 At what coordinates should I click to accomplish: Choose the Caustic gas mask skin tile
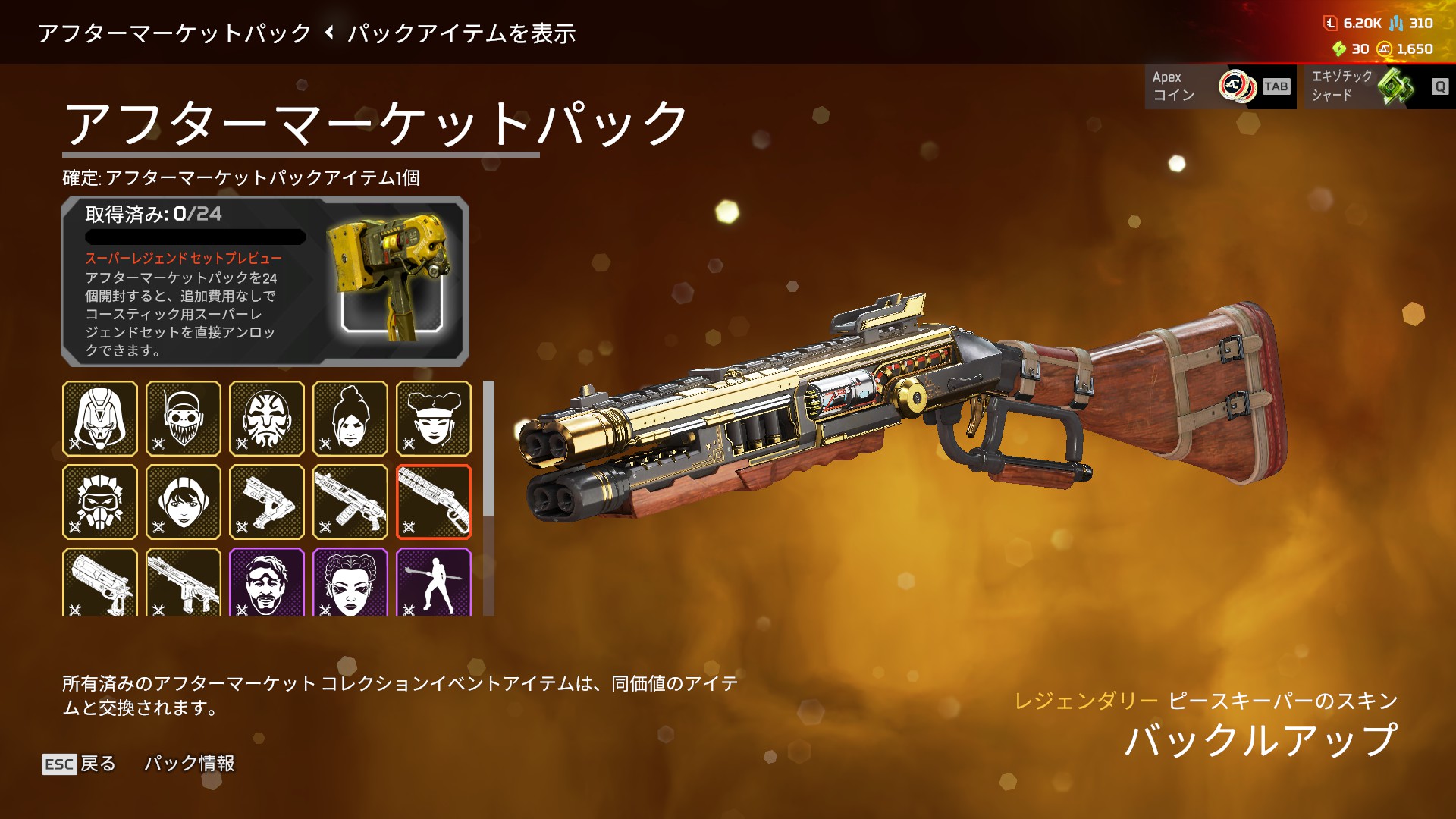click(100, 502)
